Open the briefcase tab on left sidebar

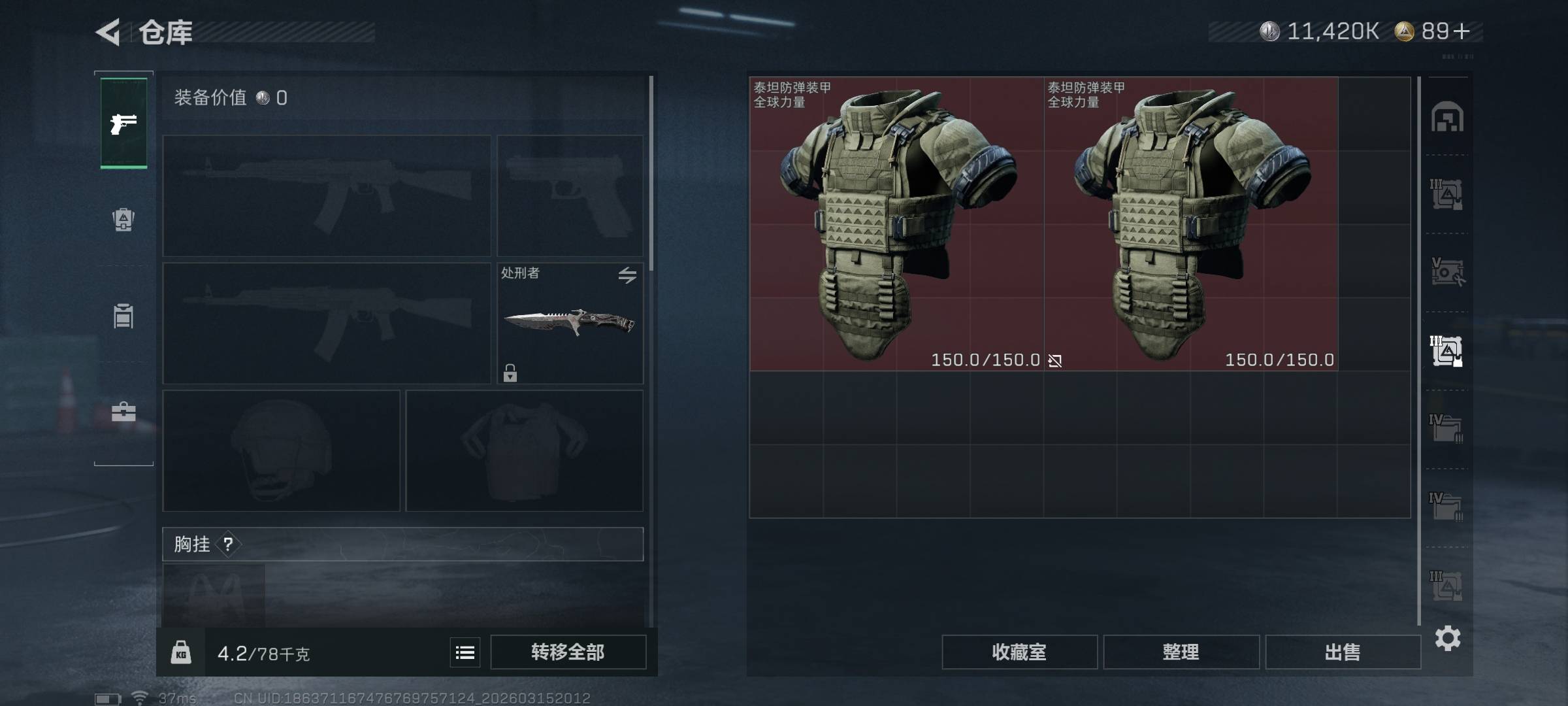coord(123,412)
